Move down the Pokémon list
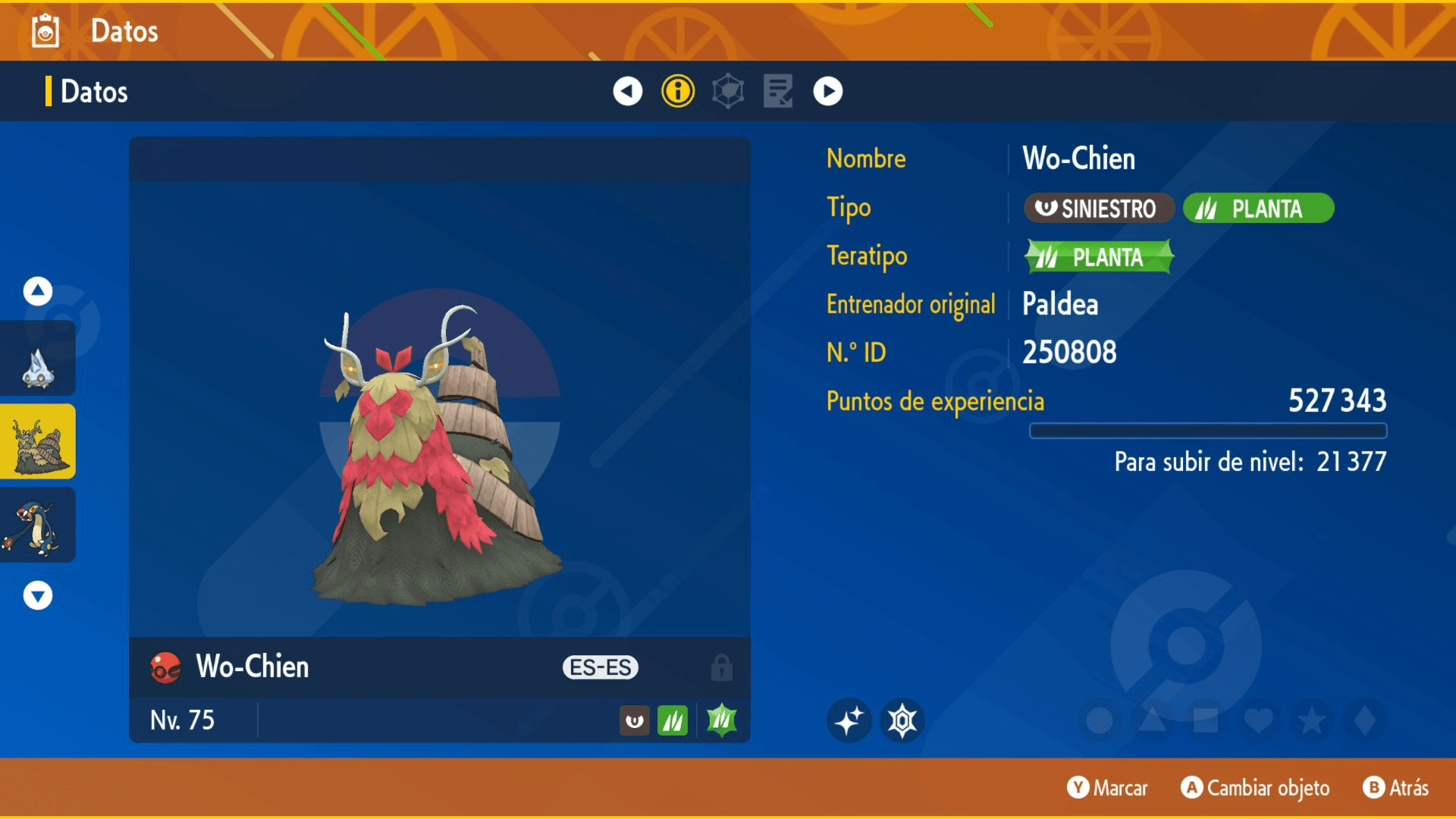This screenshot has height=819, width=1456. tap(38, 596)
